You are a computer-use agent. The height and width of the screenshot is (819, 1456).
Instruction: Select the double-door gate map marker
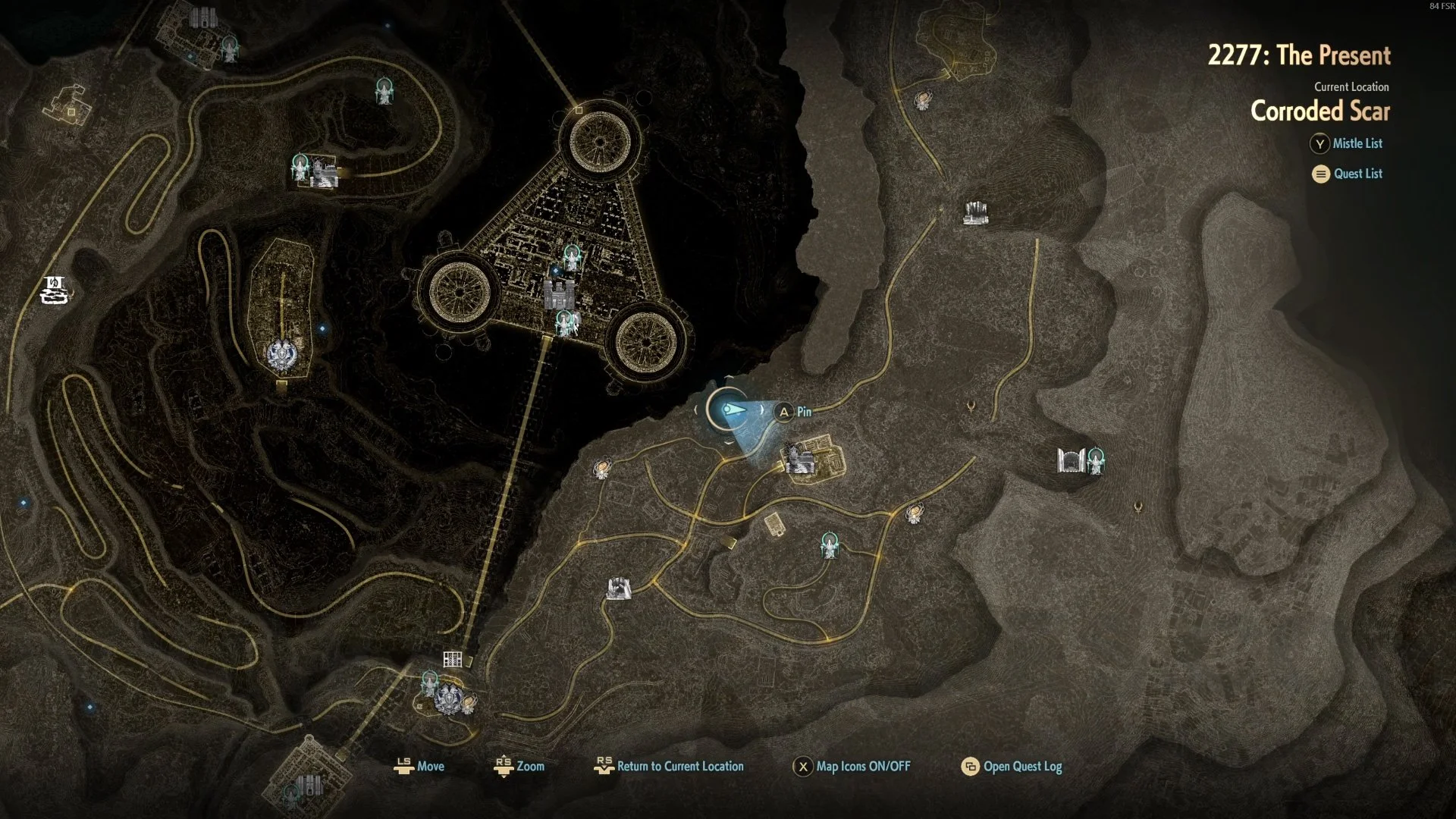(x=1069, y=460)
